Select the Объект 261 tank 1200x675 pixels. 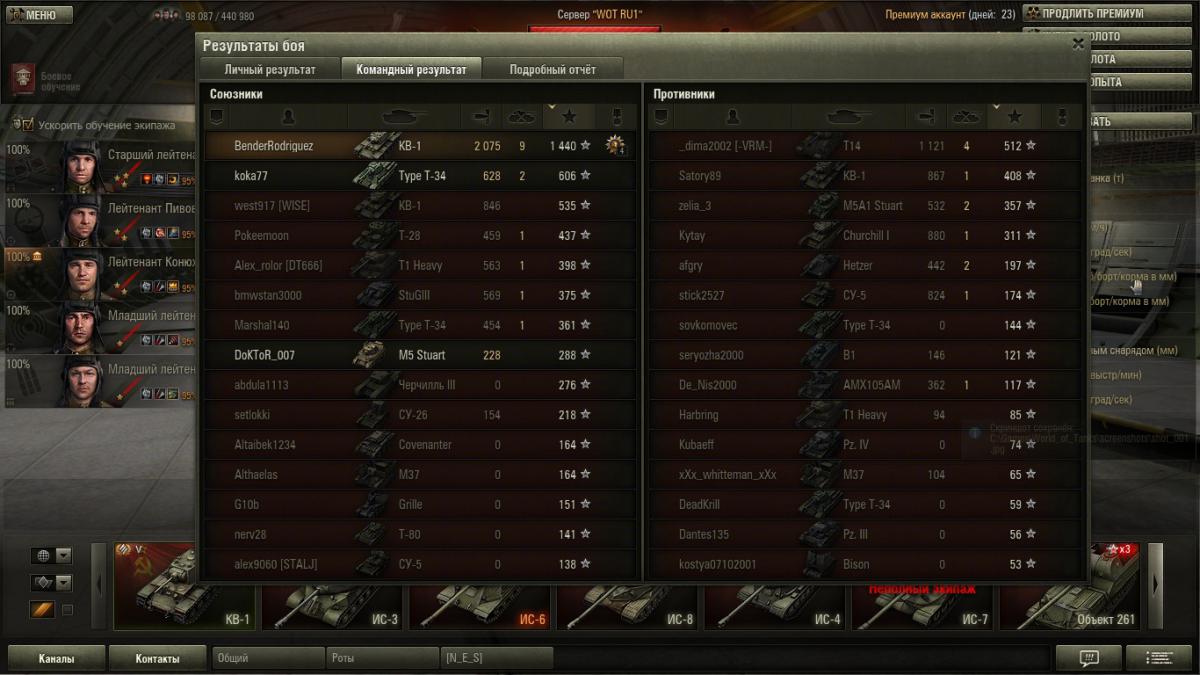[x=1070, y=587]
